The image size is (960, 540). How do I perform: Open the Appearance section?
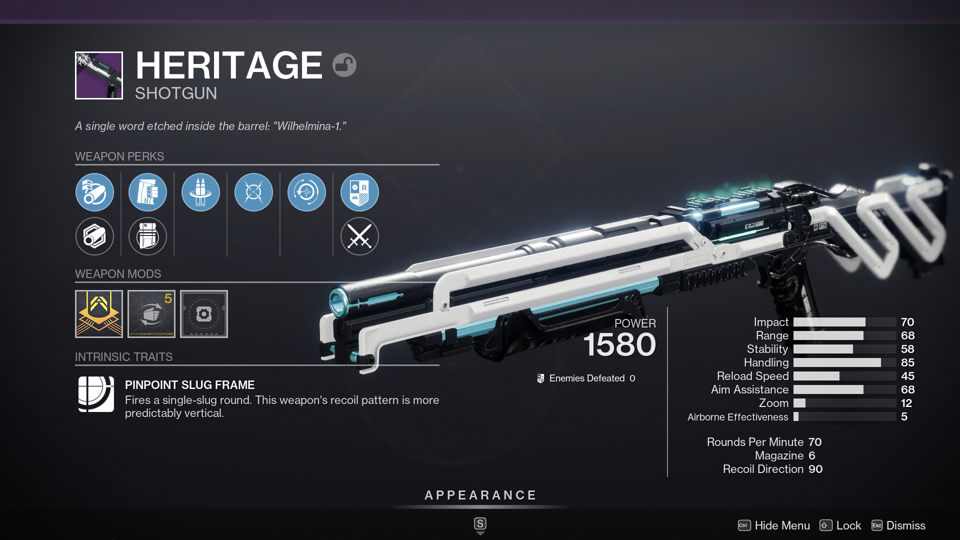point(480,496)
